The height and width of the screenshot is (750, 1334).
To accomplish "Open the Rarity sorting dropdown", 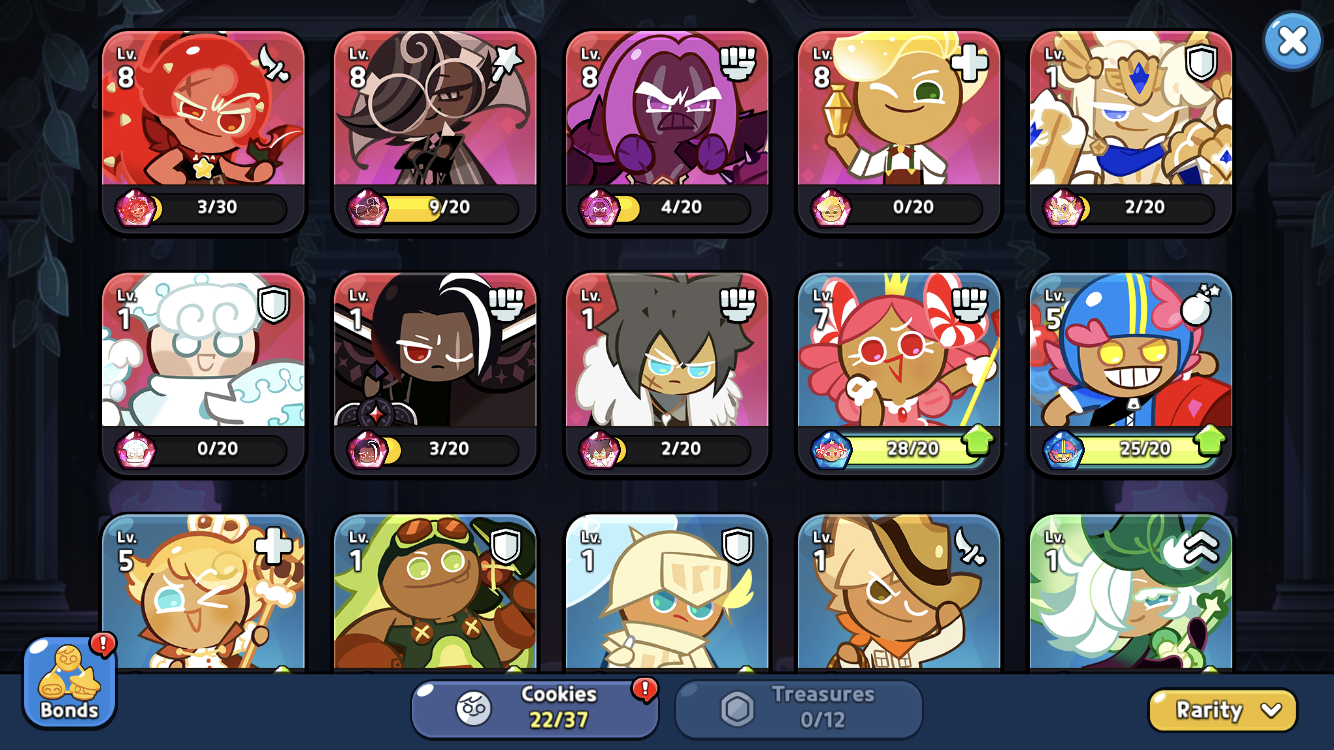I will coord(1222,710).
